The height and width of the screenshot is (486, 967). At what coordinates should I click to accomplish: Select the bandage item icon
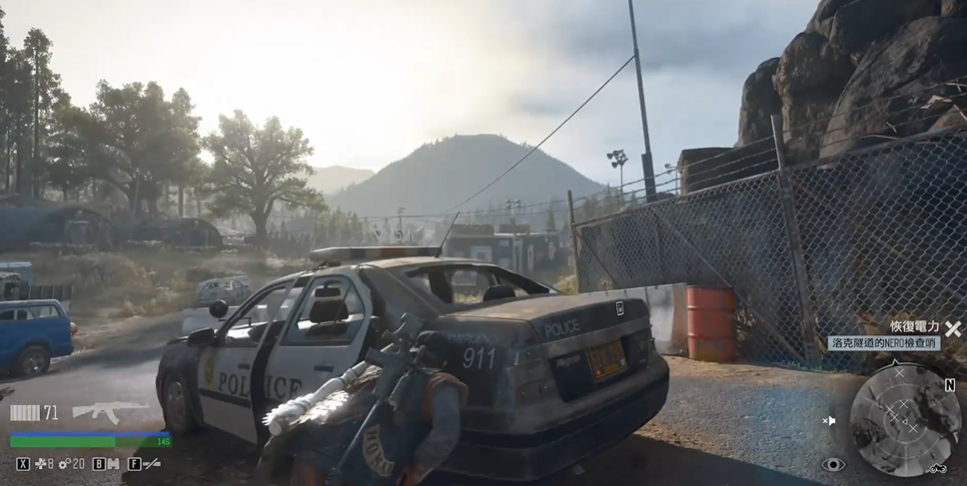click(41, 464)
